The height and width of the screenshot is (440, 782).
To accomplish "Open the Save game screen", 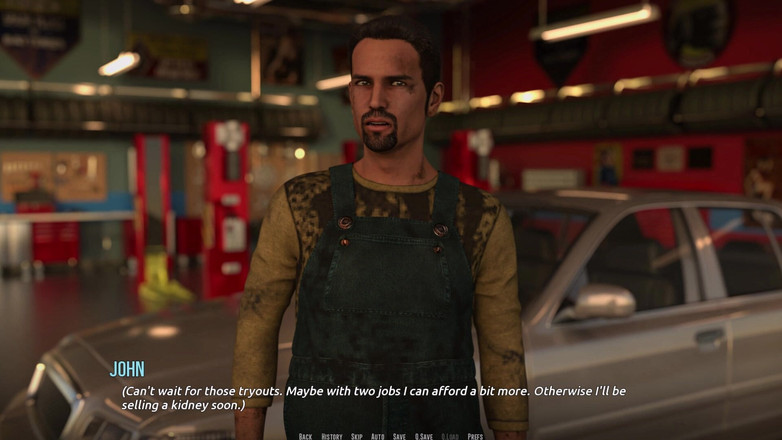I will pyautogui.click(x=399, y=436).
